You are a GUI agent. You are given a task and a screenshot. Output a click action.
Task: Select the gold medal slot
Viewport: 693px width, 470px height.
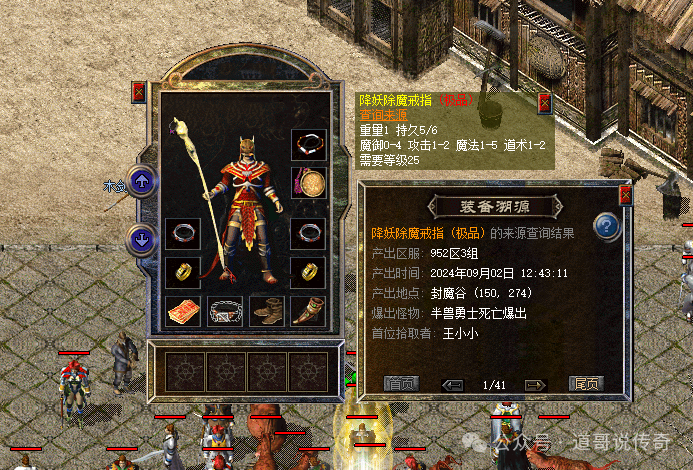tap(309, 183)
